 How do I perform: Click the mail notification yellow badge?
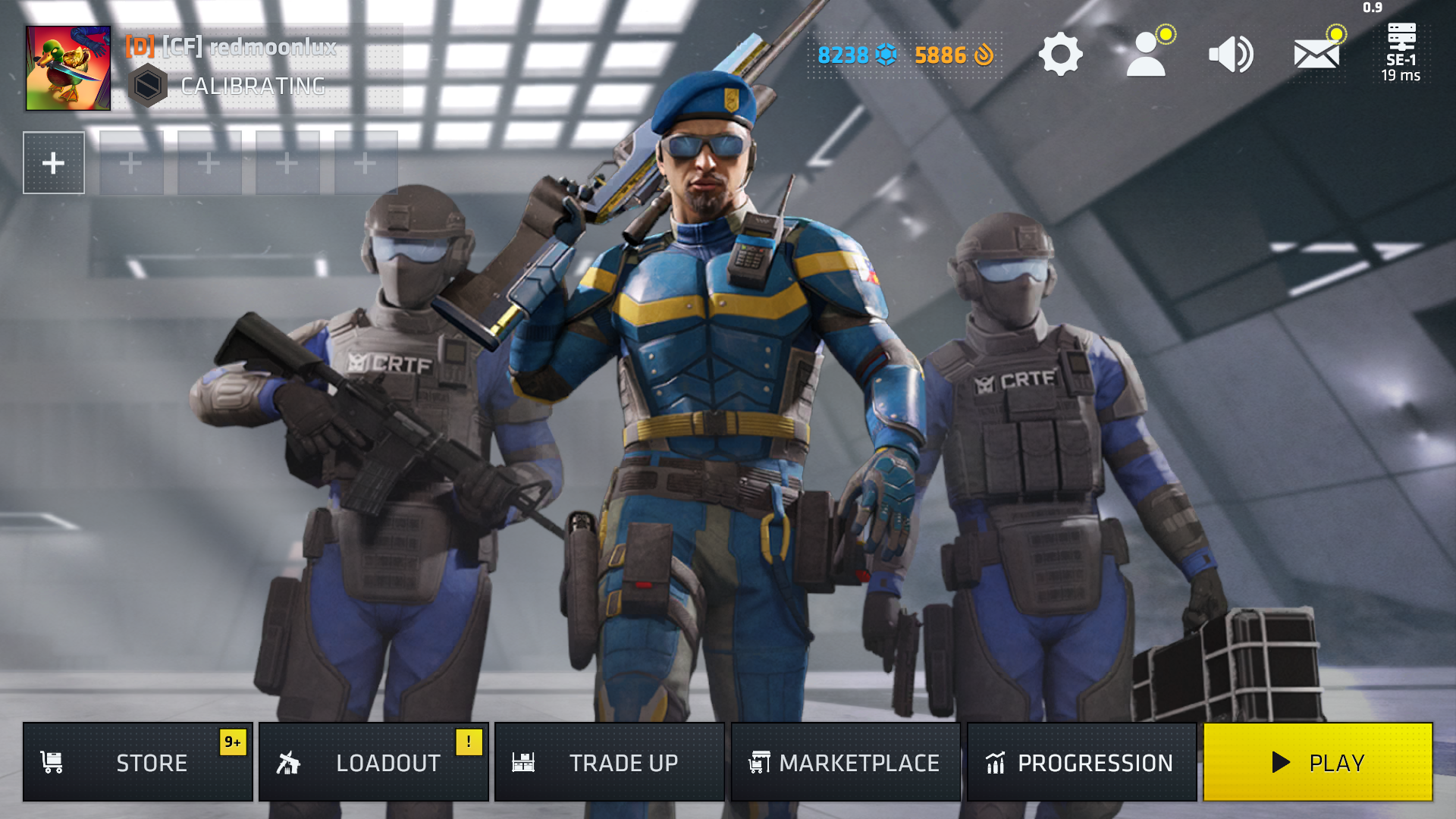coord(1336,34)
